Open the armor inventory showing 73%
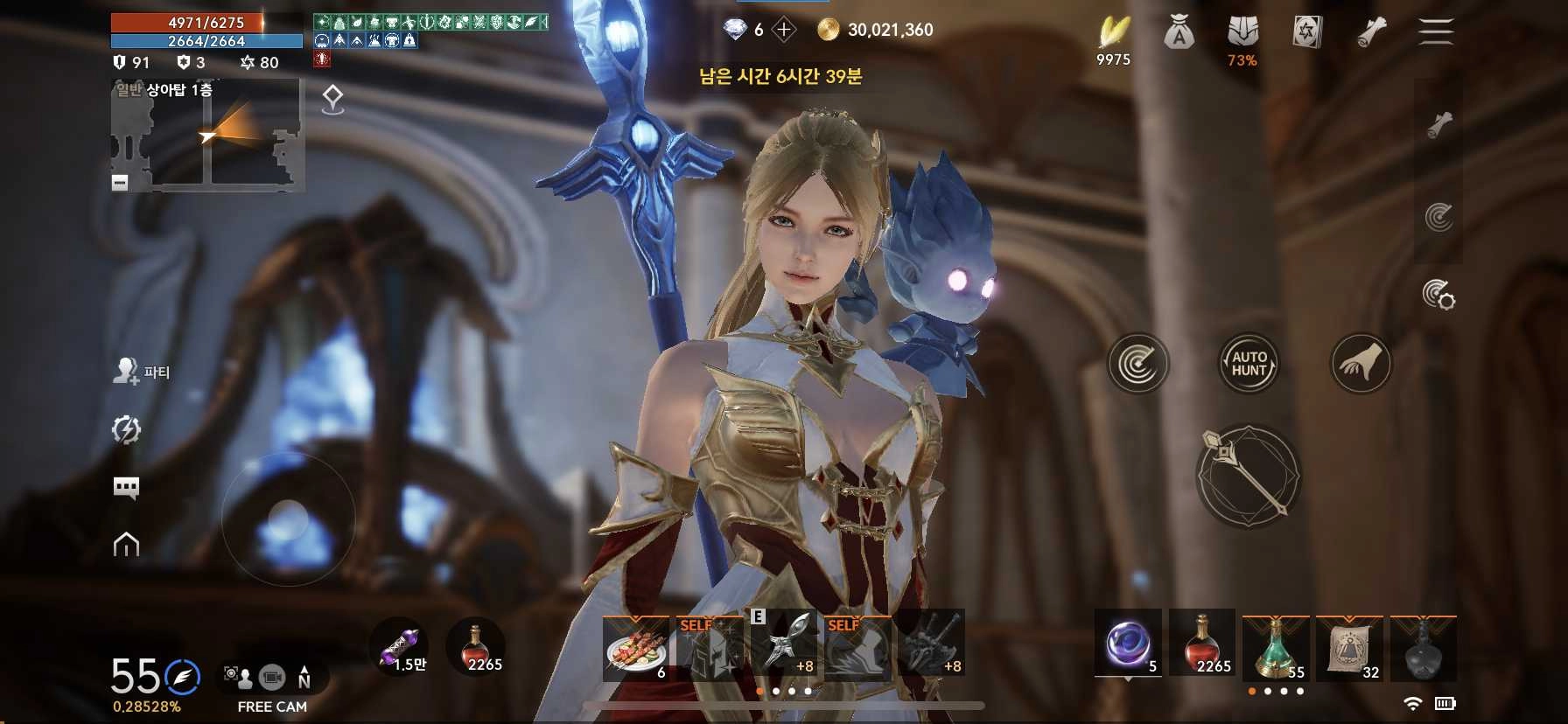 1242,35
